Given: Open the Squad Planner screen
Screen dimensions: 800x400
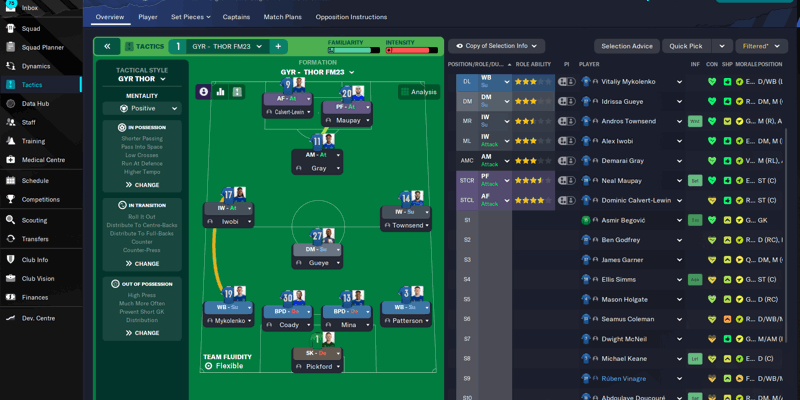Looking at the screenshot, I should (42, 47).
